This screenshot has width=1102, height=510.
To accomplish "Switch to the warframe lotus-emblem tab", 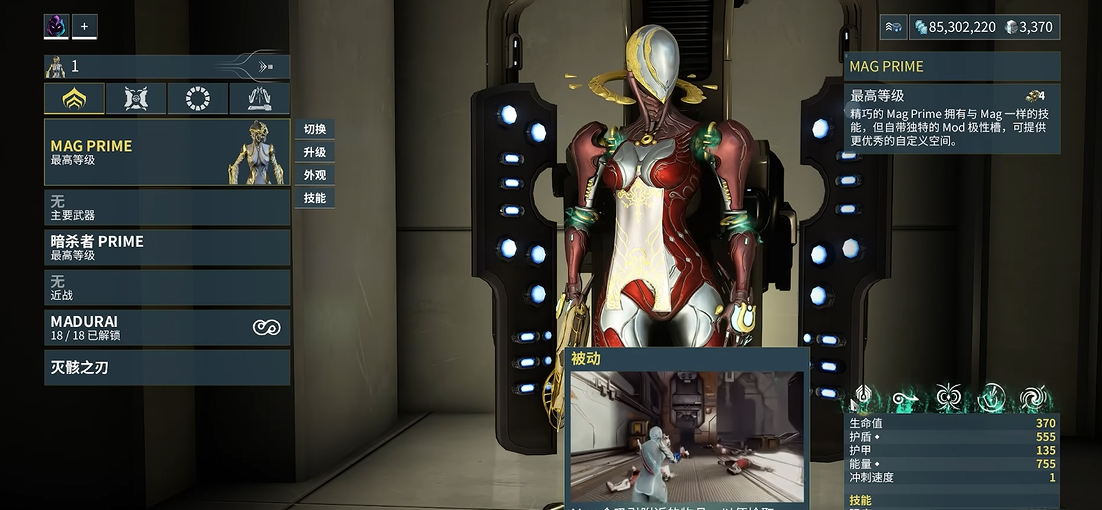I will tap(74, 98).
